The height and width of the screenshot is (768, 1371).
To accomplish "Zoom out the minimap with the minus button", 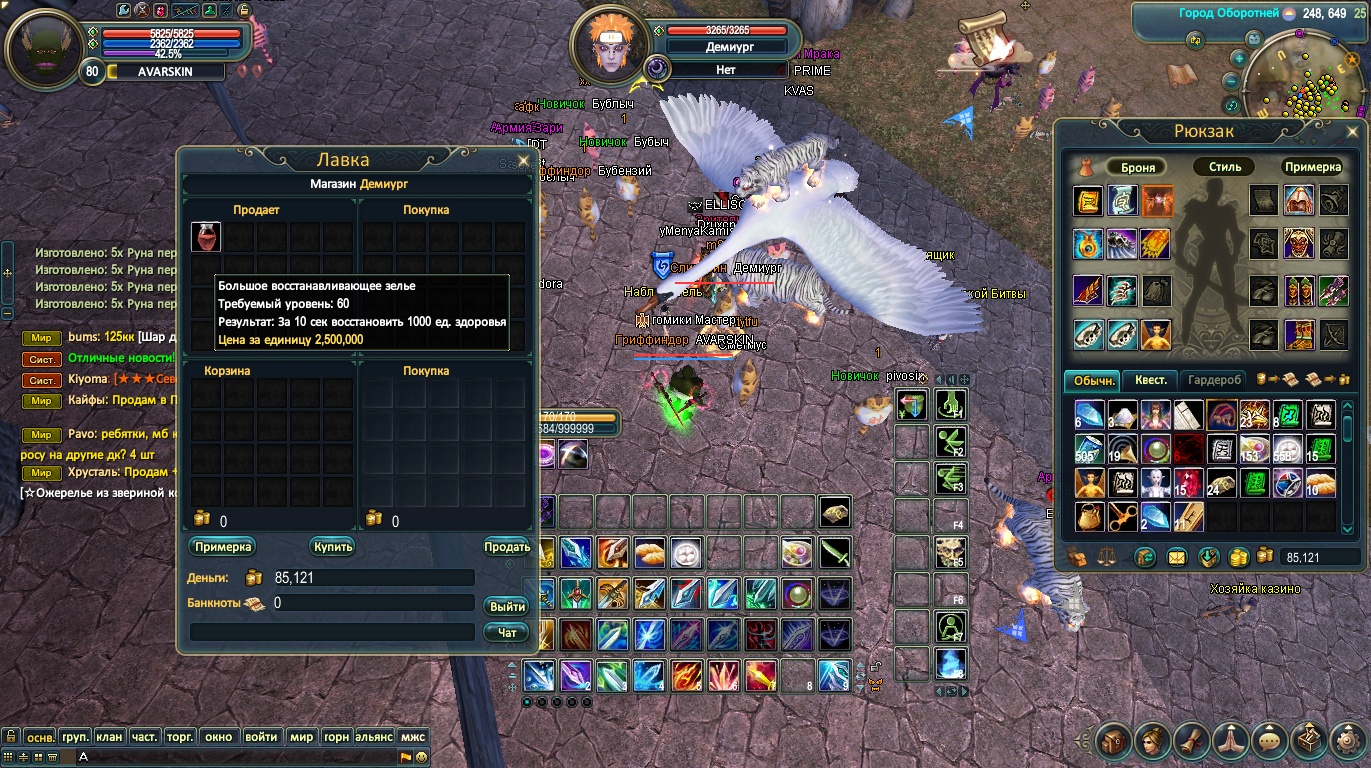I will [x=1234, y=82].
